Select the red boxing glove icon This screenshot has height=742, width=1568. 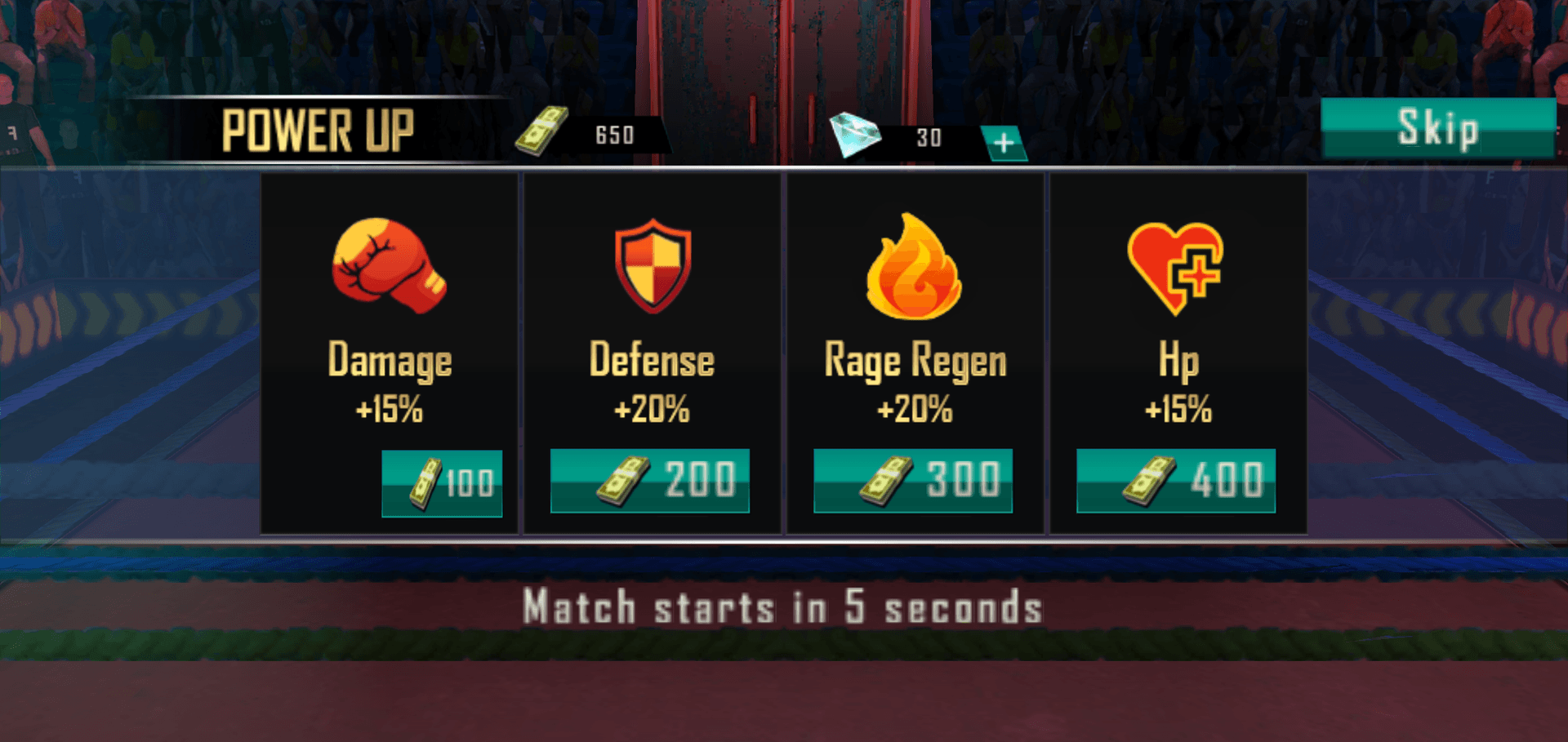[389, 265]
